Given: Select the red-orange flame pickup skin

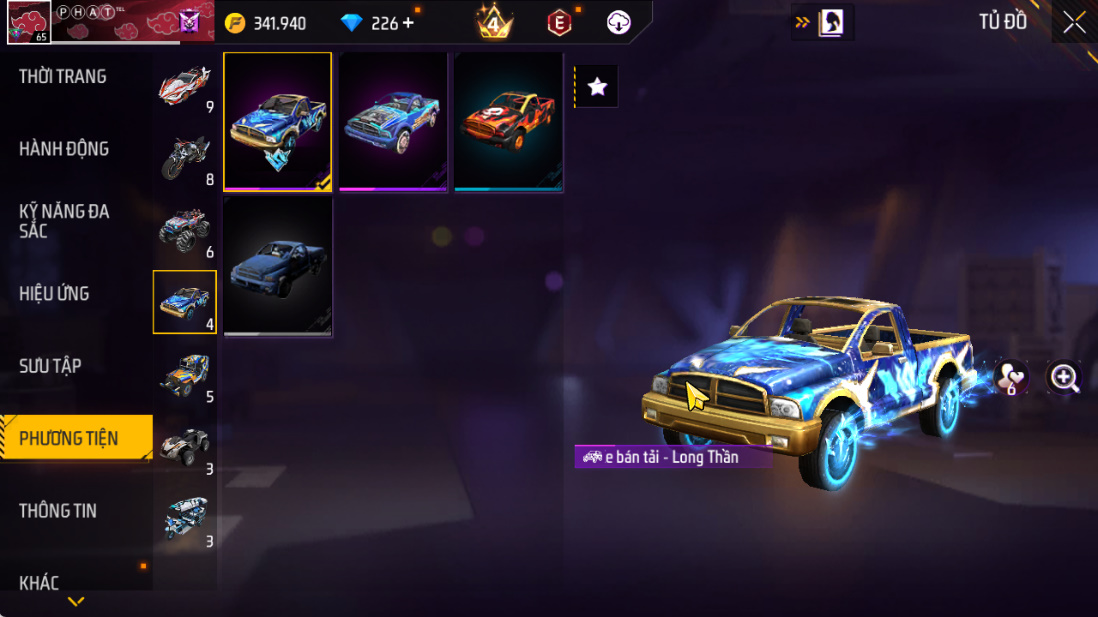Looking at the screenshot, I should (x=508, y=121).
